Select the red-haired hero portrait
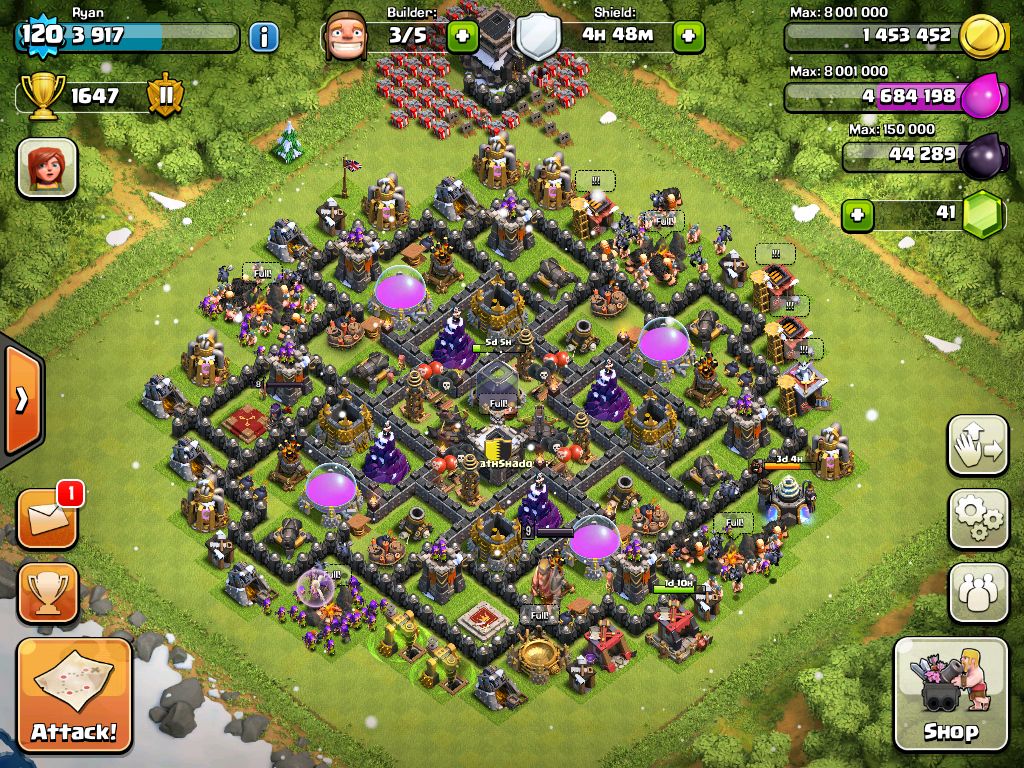 (47, 168)
